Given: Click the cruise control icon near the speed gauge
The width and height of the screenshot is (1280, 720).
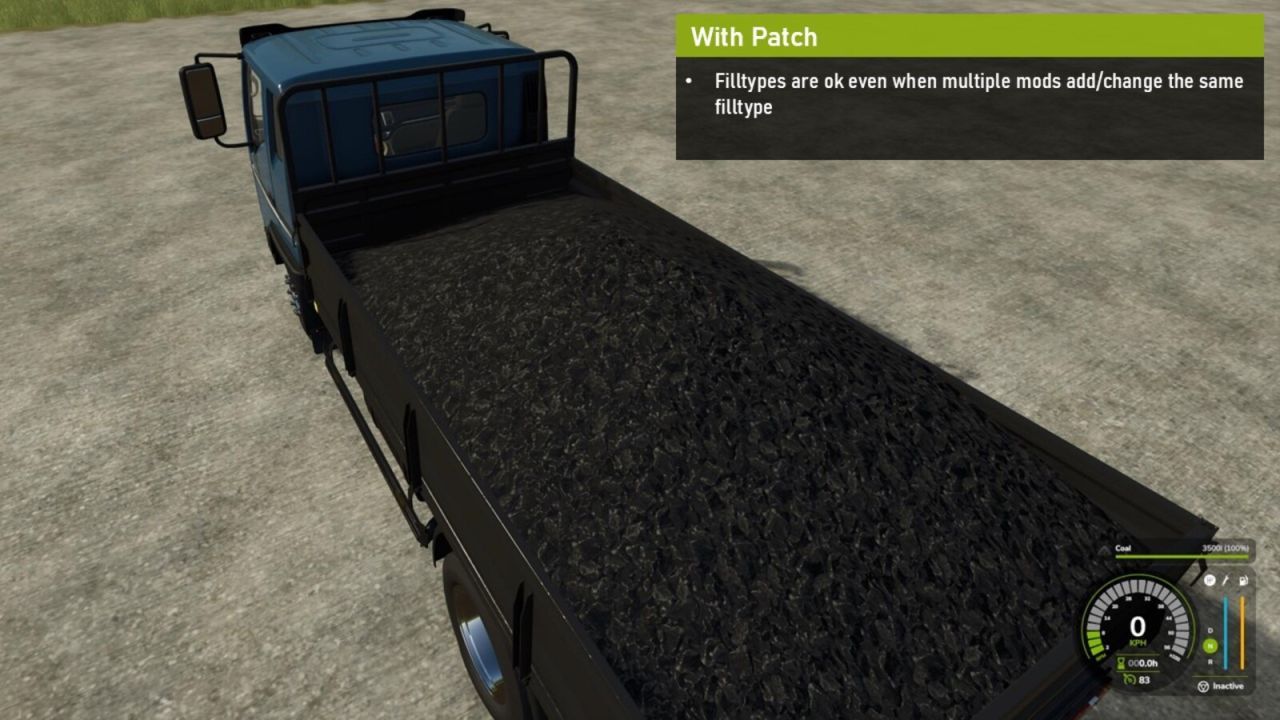Looking at the screenshot, I should pyautogui.click(x=1207, y=579).
